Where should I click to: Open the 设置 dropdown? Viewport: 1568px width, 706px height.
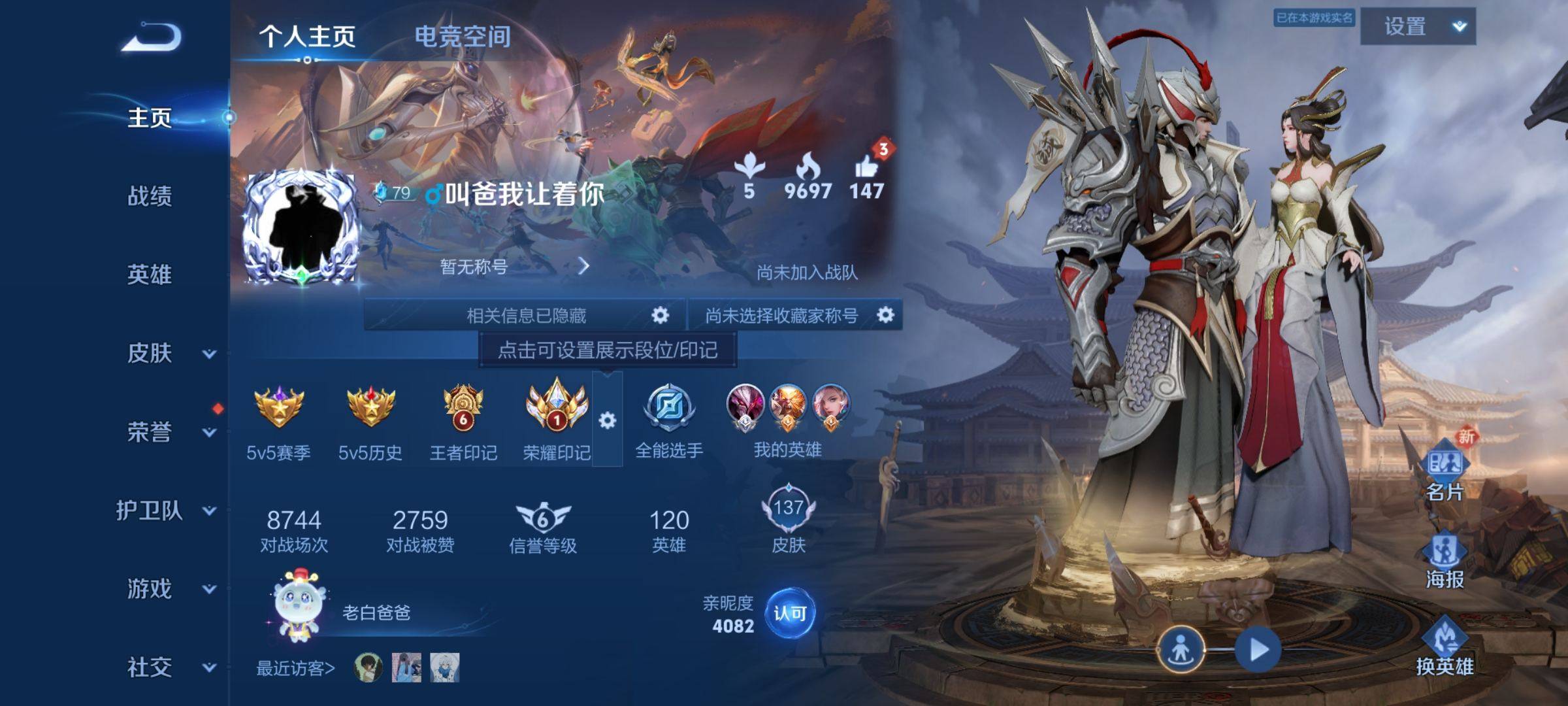coord(1418,27)
